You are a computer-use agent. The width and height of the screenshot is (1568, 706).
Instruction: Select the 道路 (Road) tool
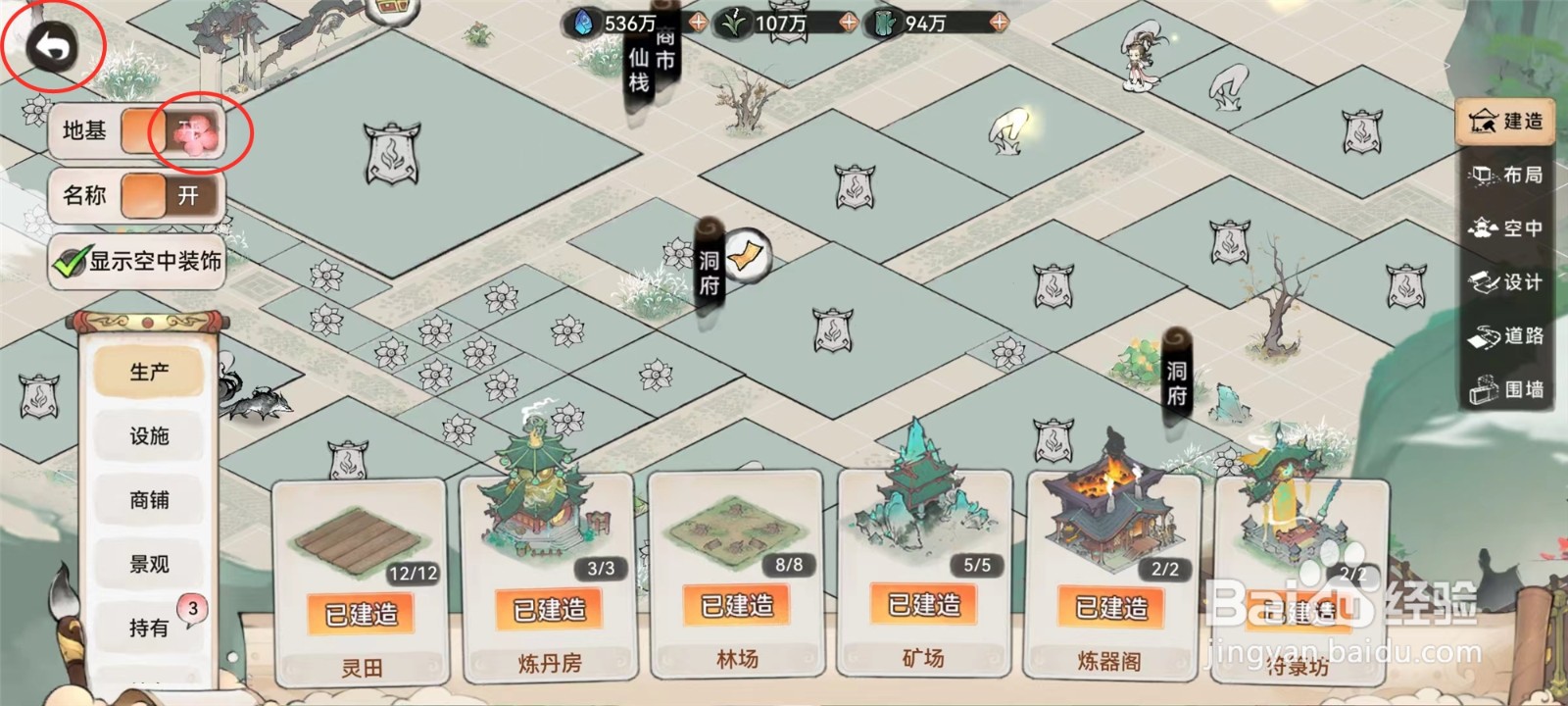1506,337
